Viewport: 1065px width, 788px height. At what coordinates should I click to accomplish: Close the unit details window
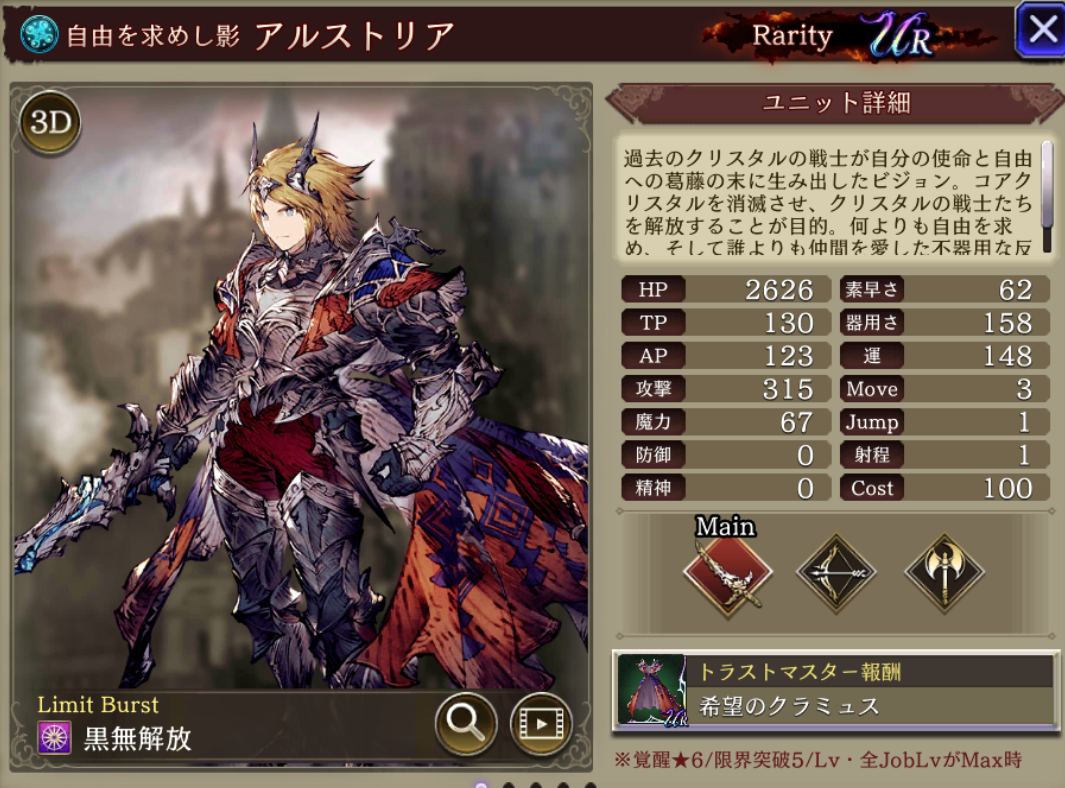1041,30
